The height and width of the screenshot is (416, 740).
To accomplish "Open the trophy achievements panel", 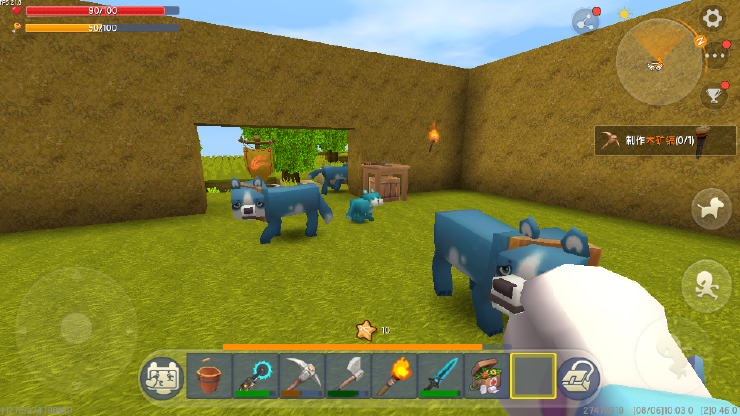I will pos(714,96).
